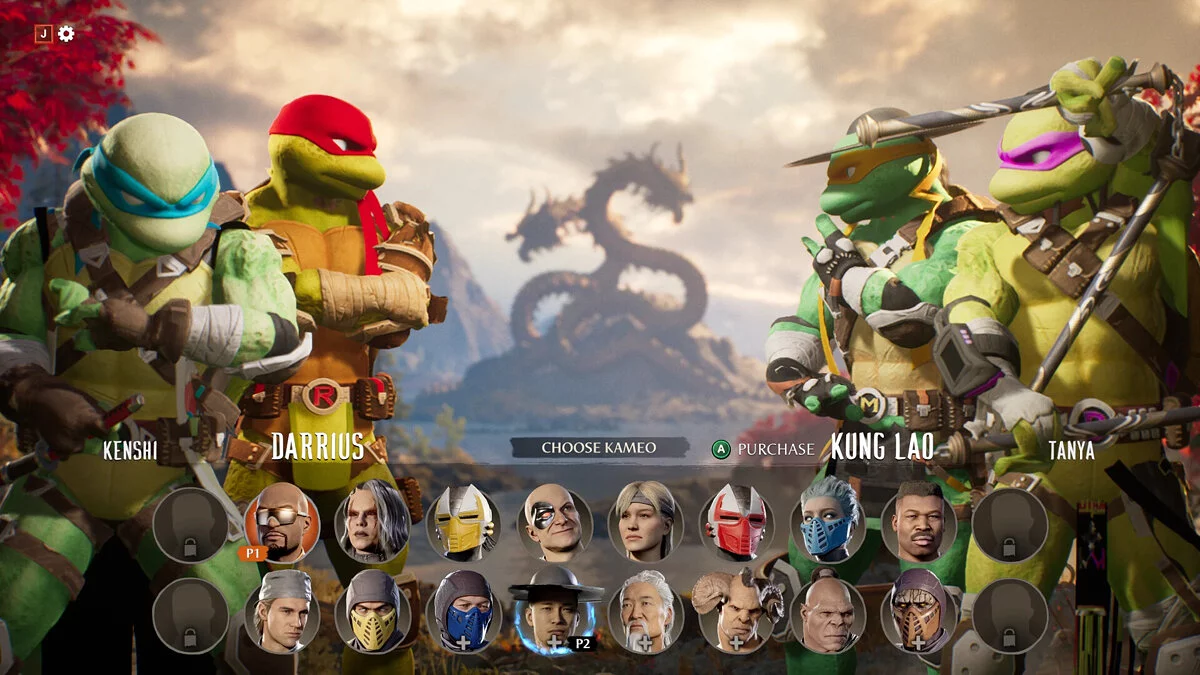Open settings via the gear icon

66,34
